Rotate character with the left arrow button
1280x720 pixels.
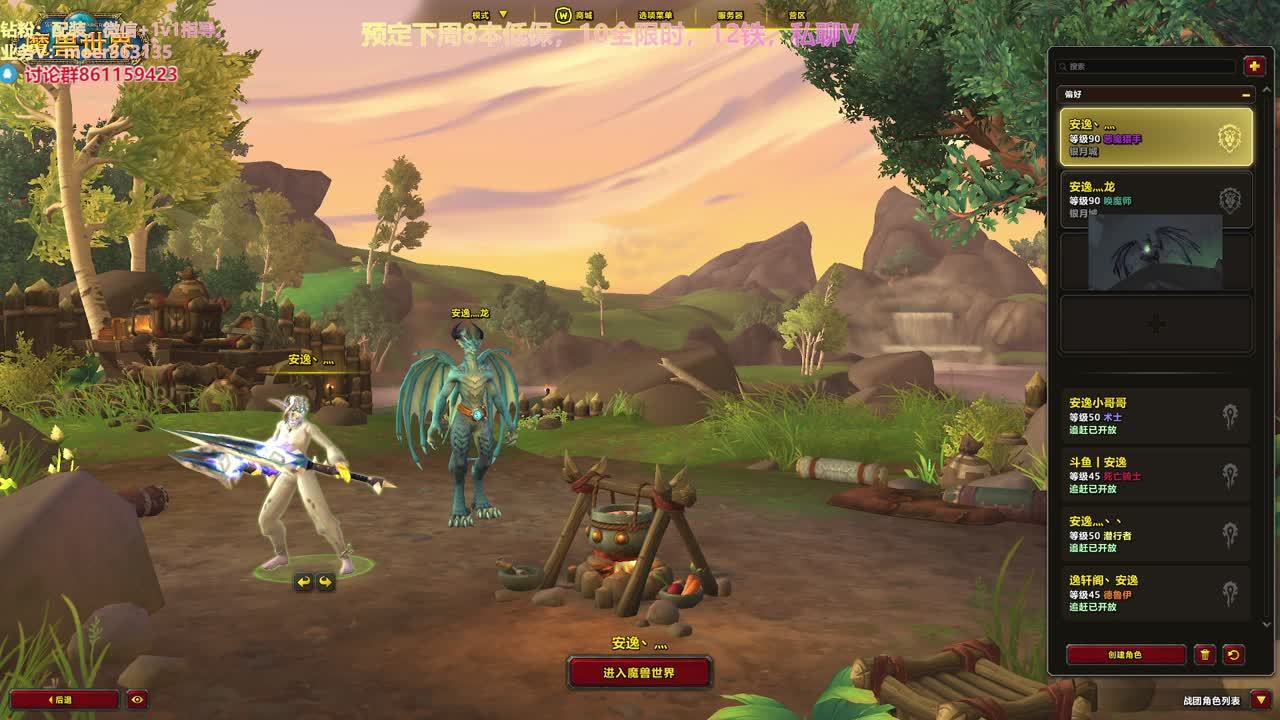[x=303, y=582]
